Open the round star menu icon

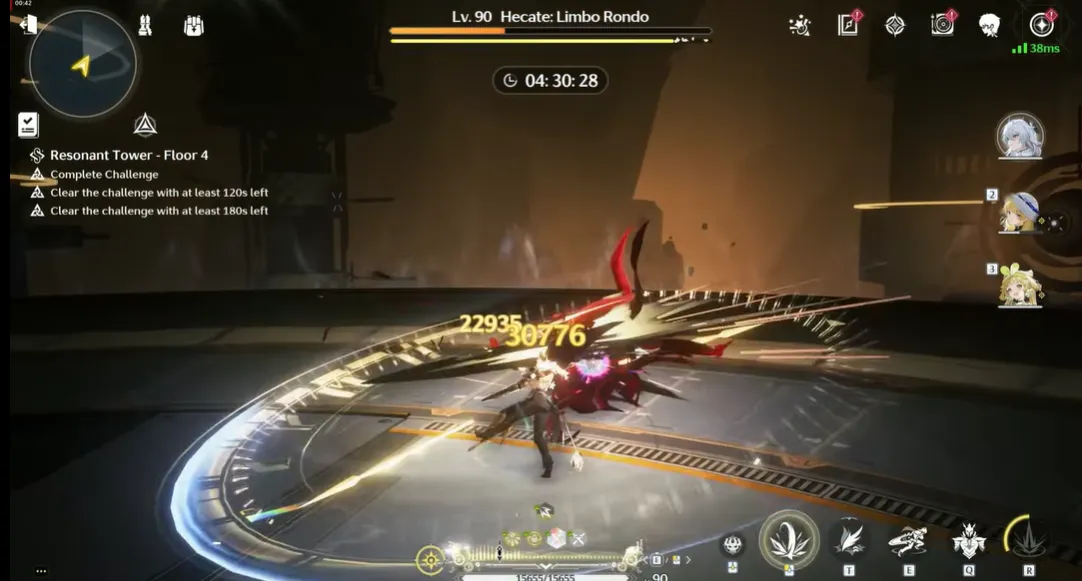tap(1041, 25)
